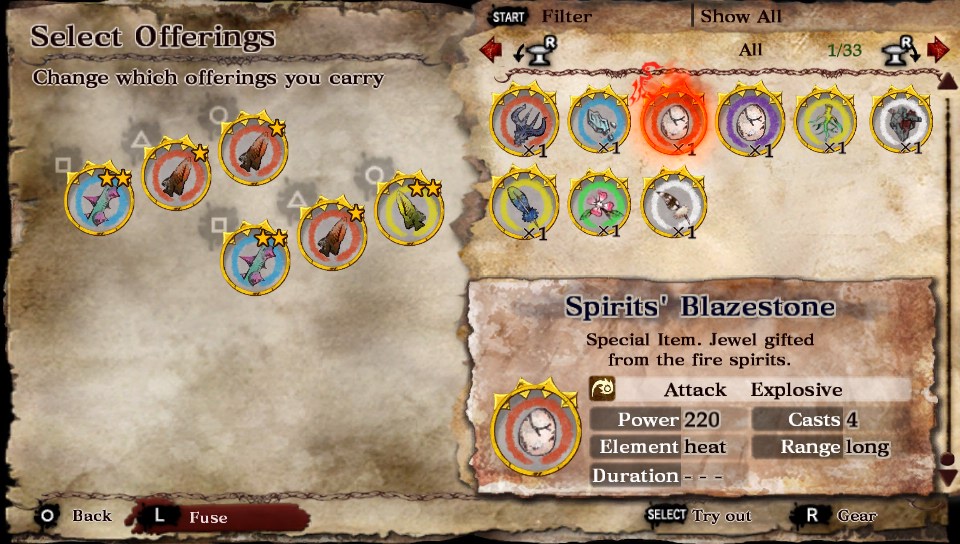Click the list's scroll-up arrow
Viewport: 960px width, 544px height.
click(946, 80)
